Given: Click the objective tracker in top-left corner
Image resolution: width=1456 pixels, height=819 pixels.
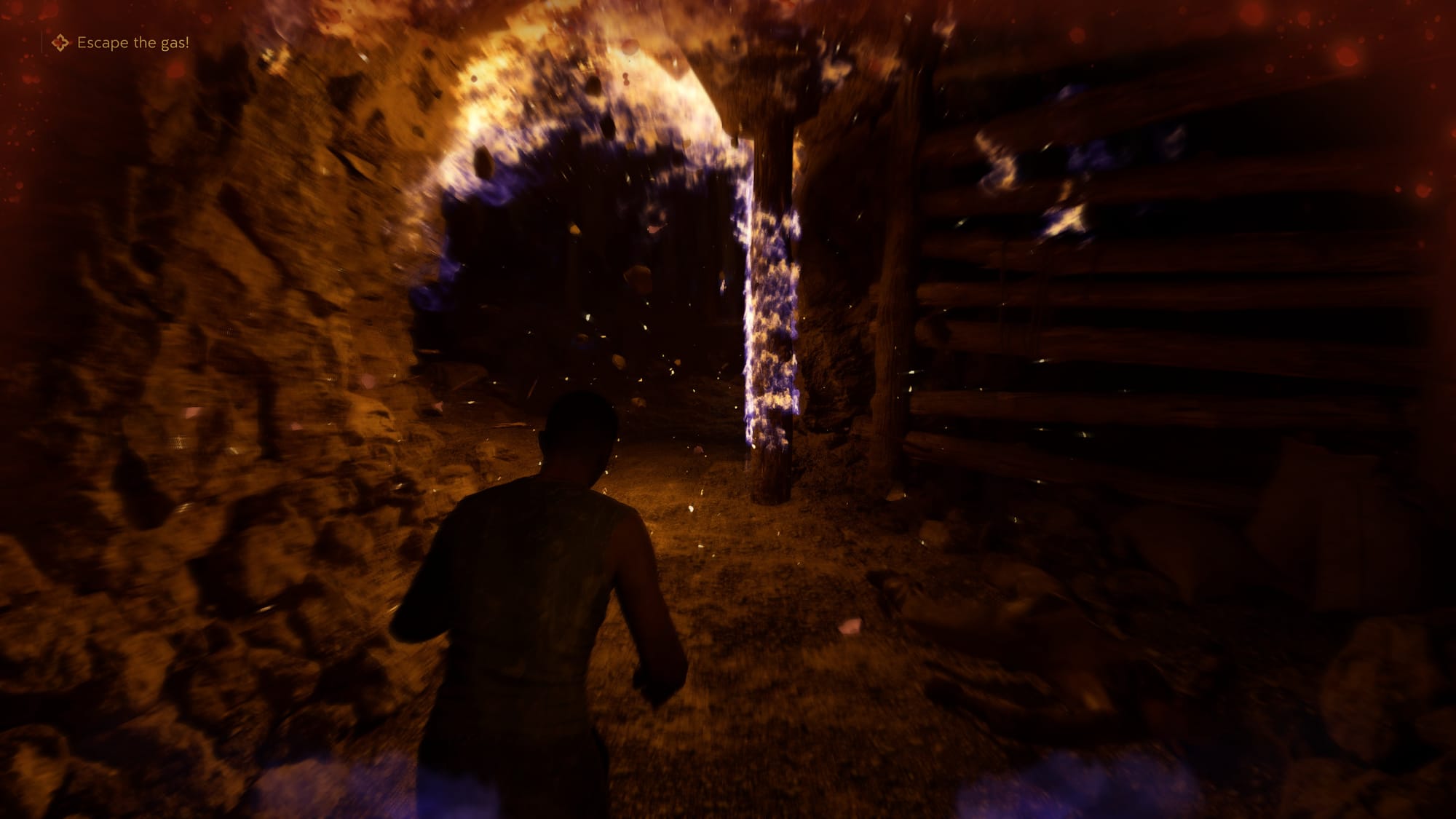Looking at the screenshot, I should (x=116, y=44).
